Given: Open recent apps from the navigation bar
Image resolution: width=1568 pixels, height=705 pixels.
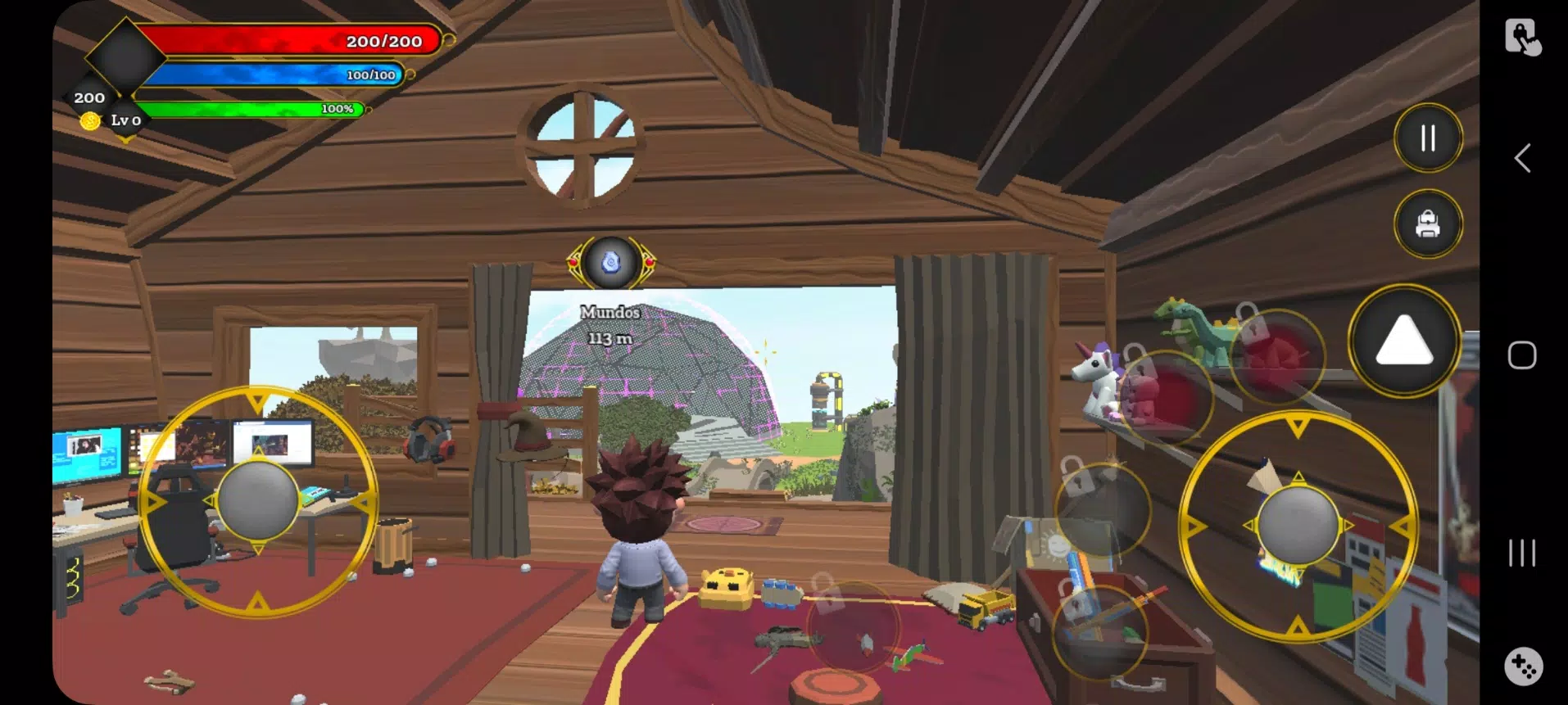Looking at the screenshot, I should pyautogui.click(x=1521, y=554).
